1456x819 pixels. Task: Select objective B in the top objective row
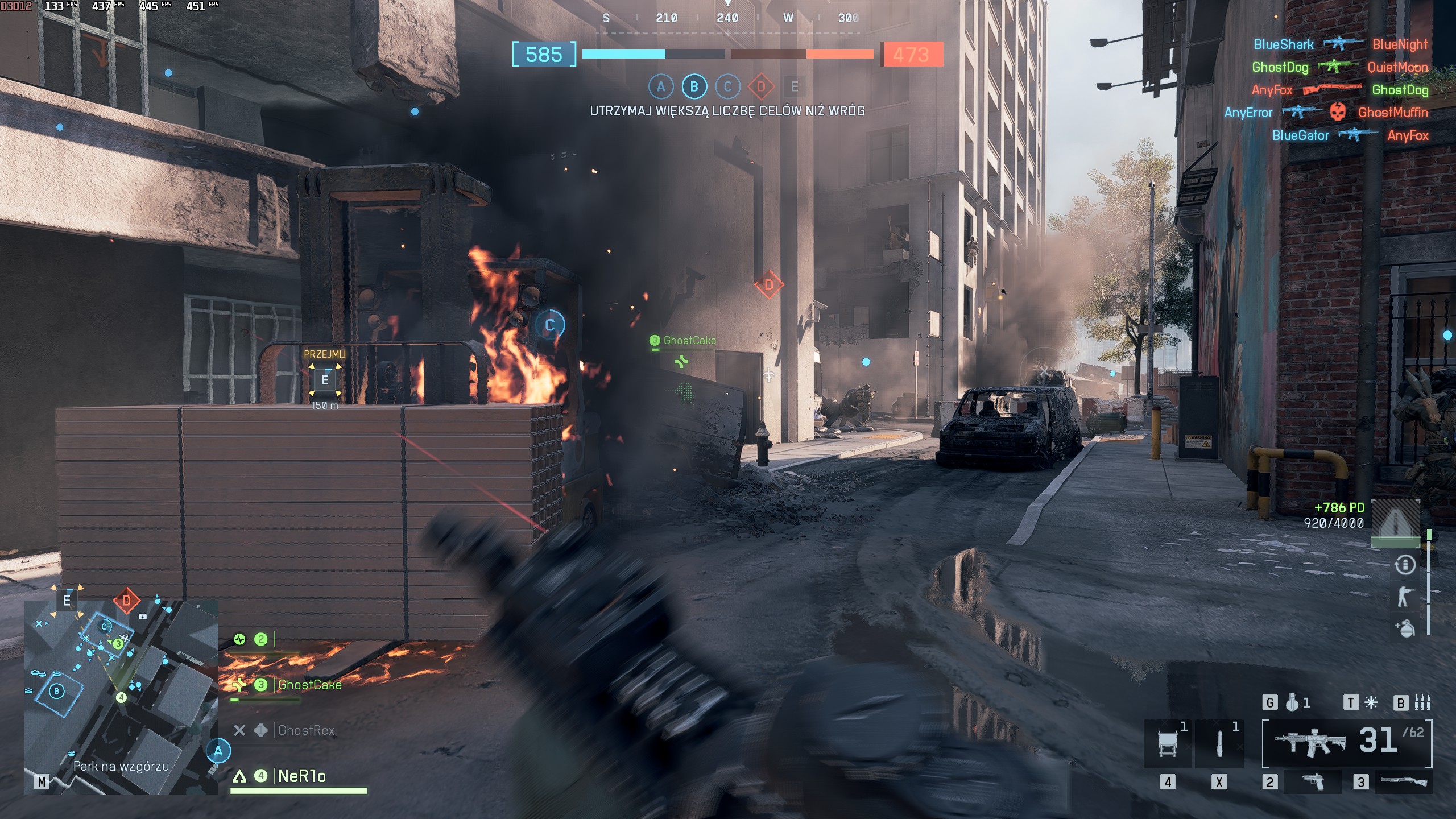click(x=694, y=87)
